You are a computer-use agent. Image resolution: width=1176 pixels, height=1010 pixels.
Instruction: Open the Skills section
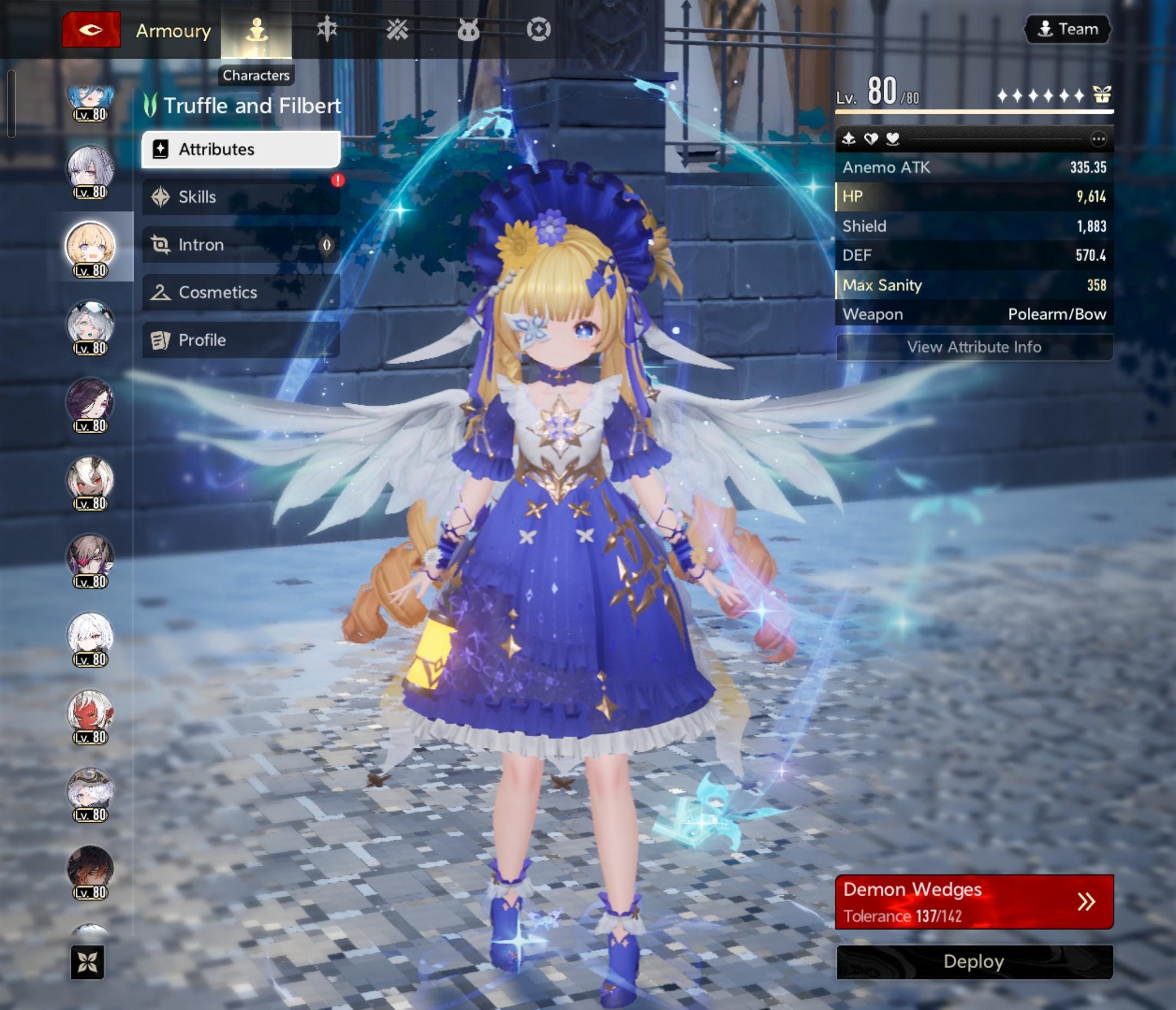tap(241, 198)
